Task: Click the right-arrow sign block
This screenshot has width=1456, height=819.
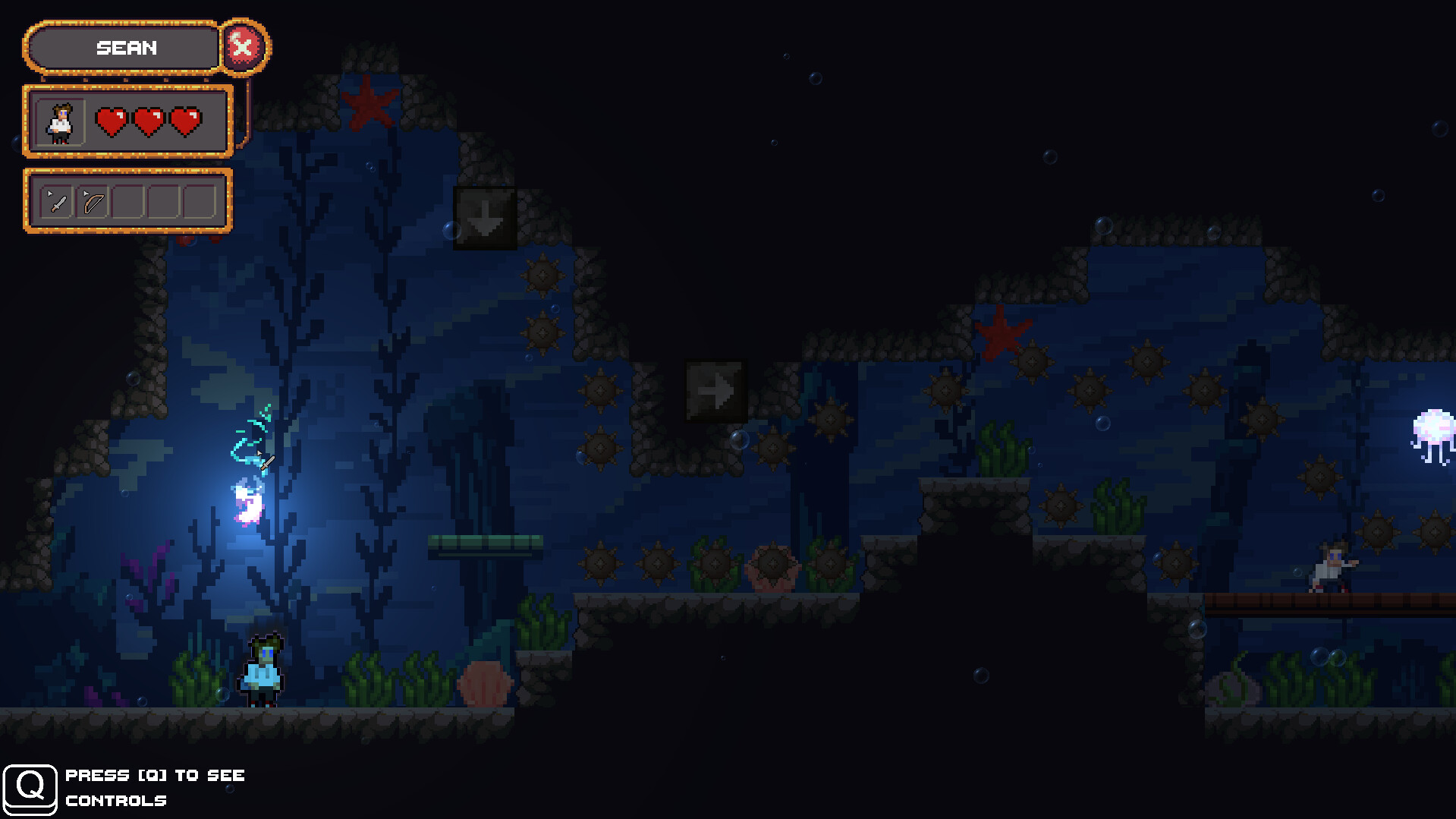Action: [x=715, y=389]
